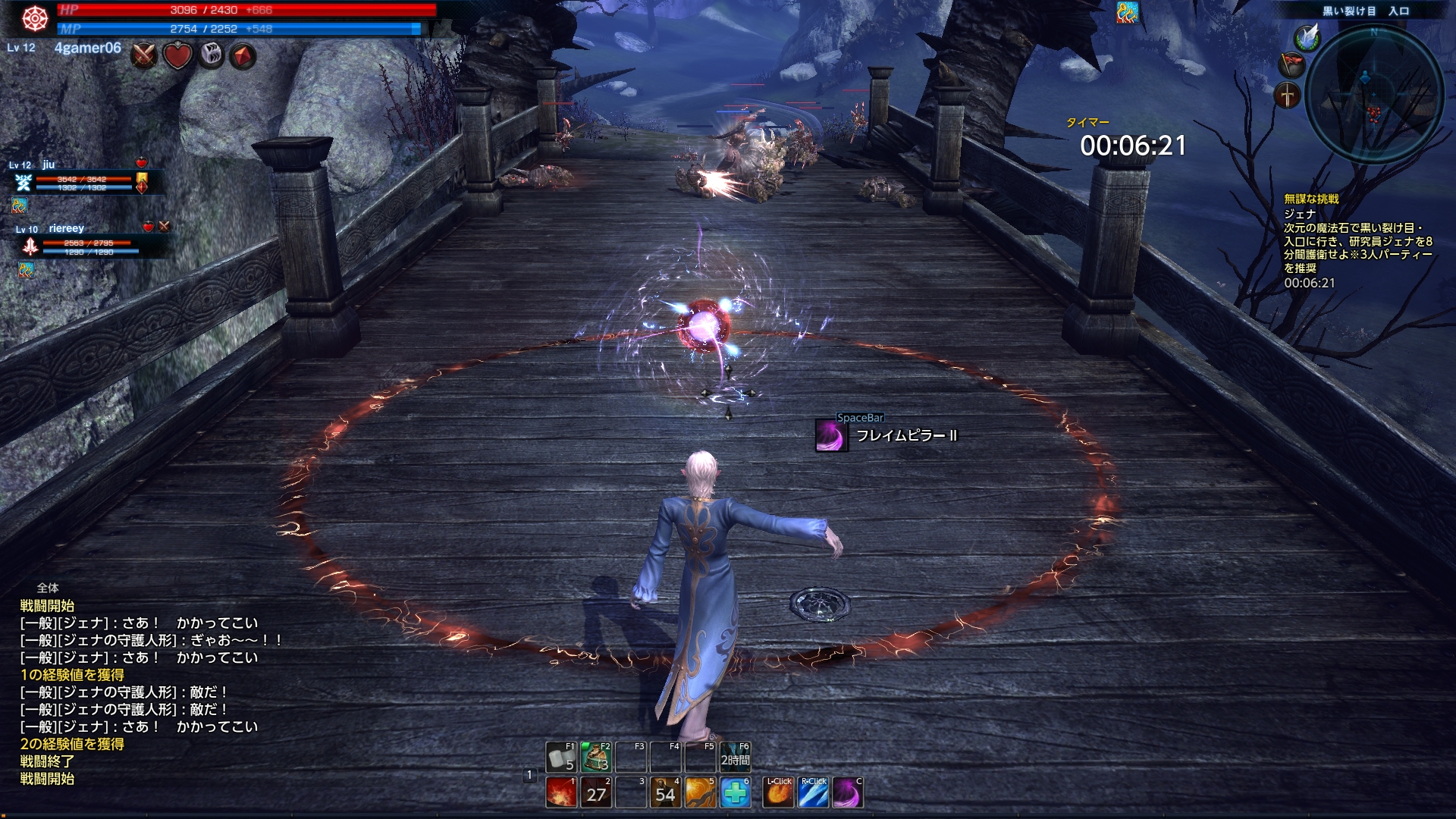Click the white wing icon beside minimap
This screenshot has width=1456, height=819.
(1307, 36)
